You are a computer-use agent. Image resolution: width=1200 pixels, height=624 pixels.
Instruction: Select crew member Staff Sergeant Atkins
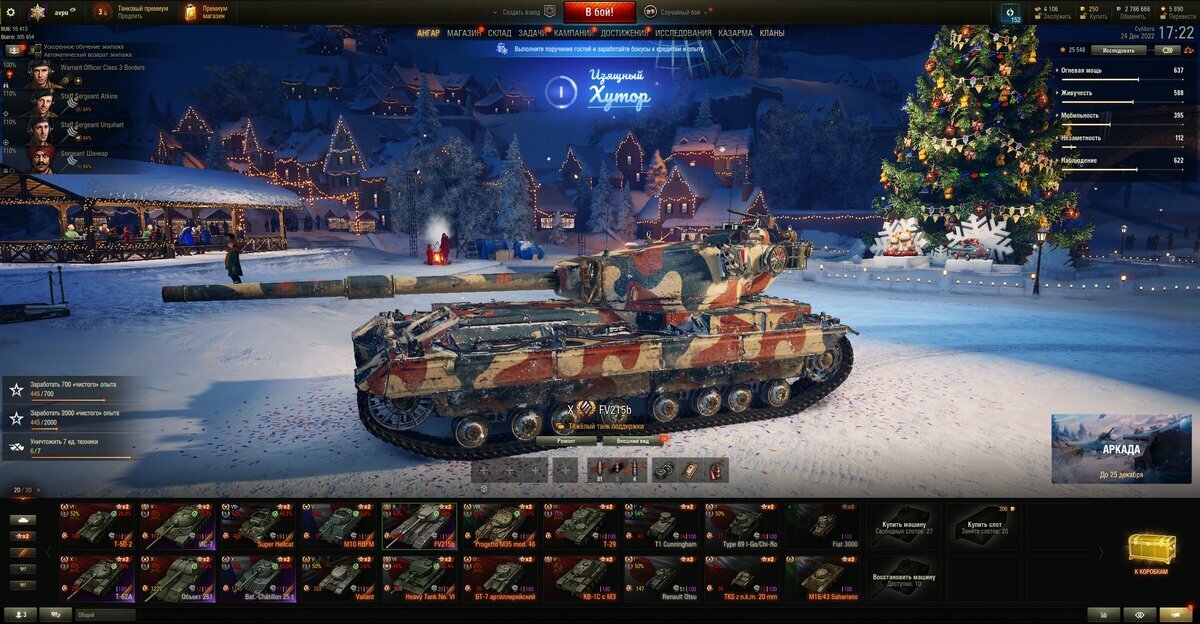[88, 97]
